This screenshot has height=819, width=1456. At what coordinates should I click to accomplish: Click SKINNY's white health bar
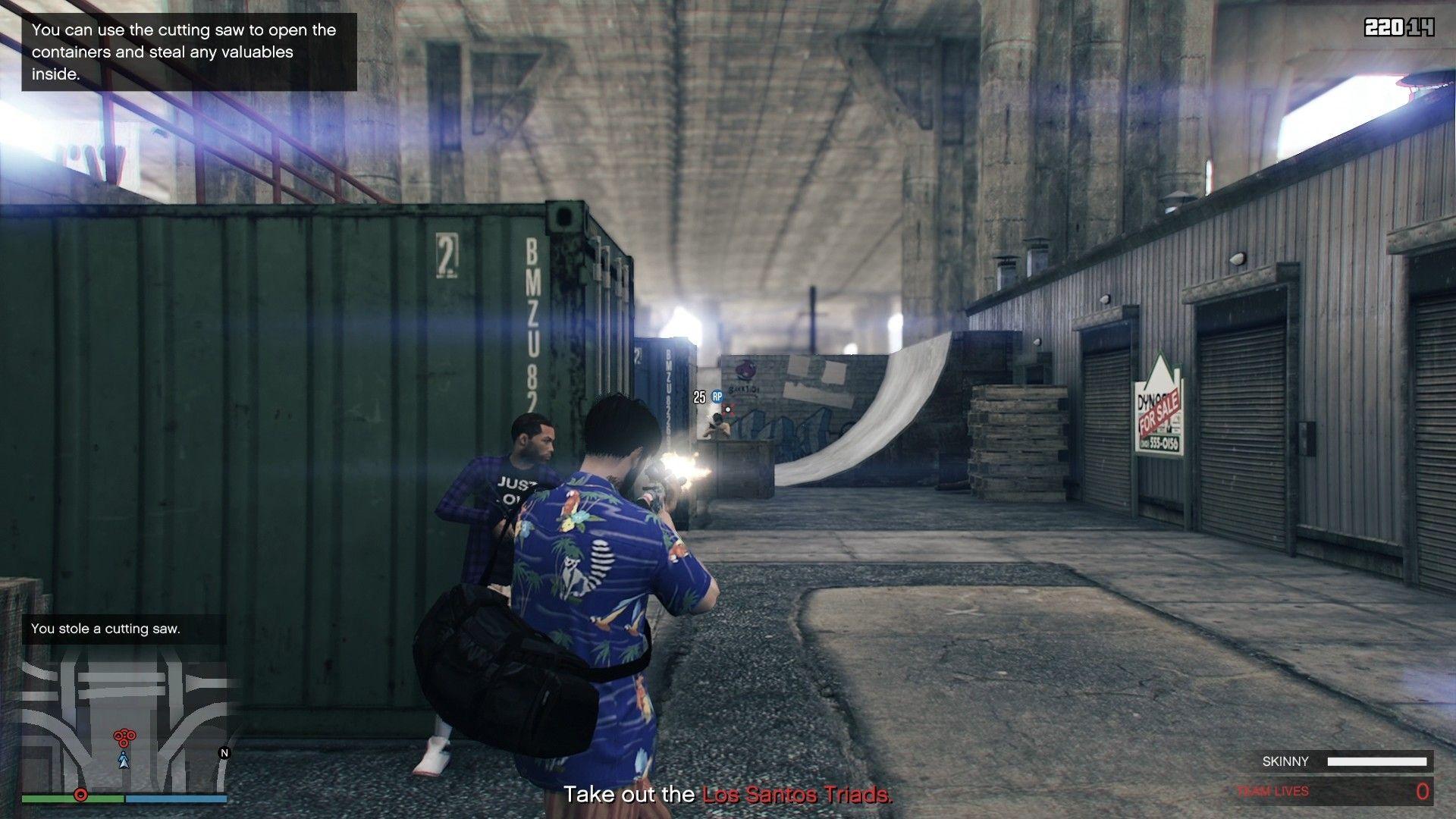(1379, 761)
